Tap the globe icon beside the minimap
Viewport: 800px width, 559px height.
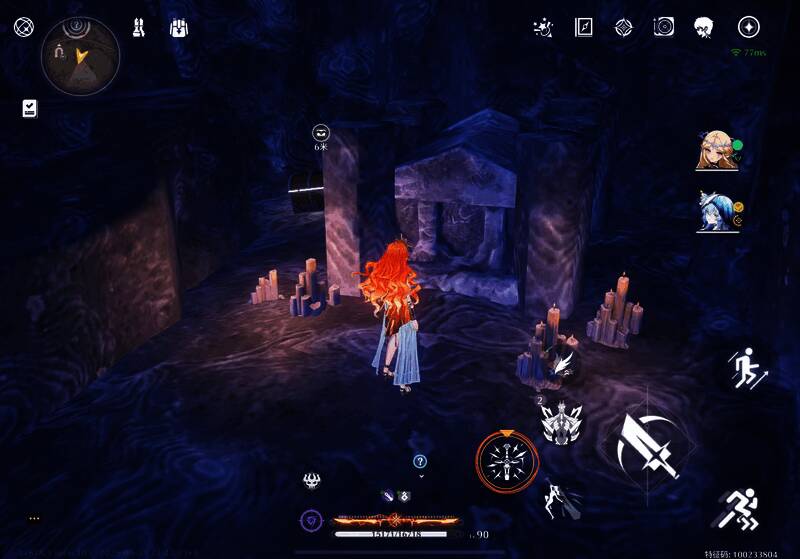24,27
